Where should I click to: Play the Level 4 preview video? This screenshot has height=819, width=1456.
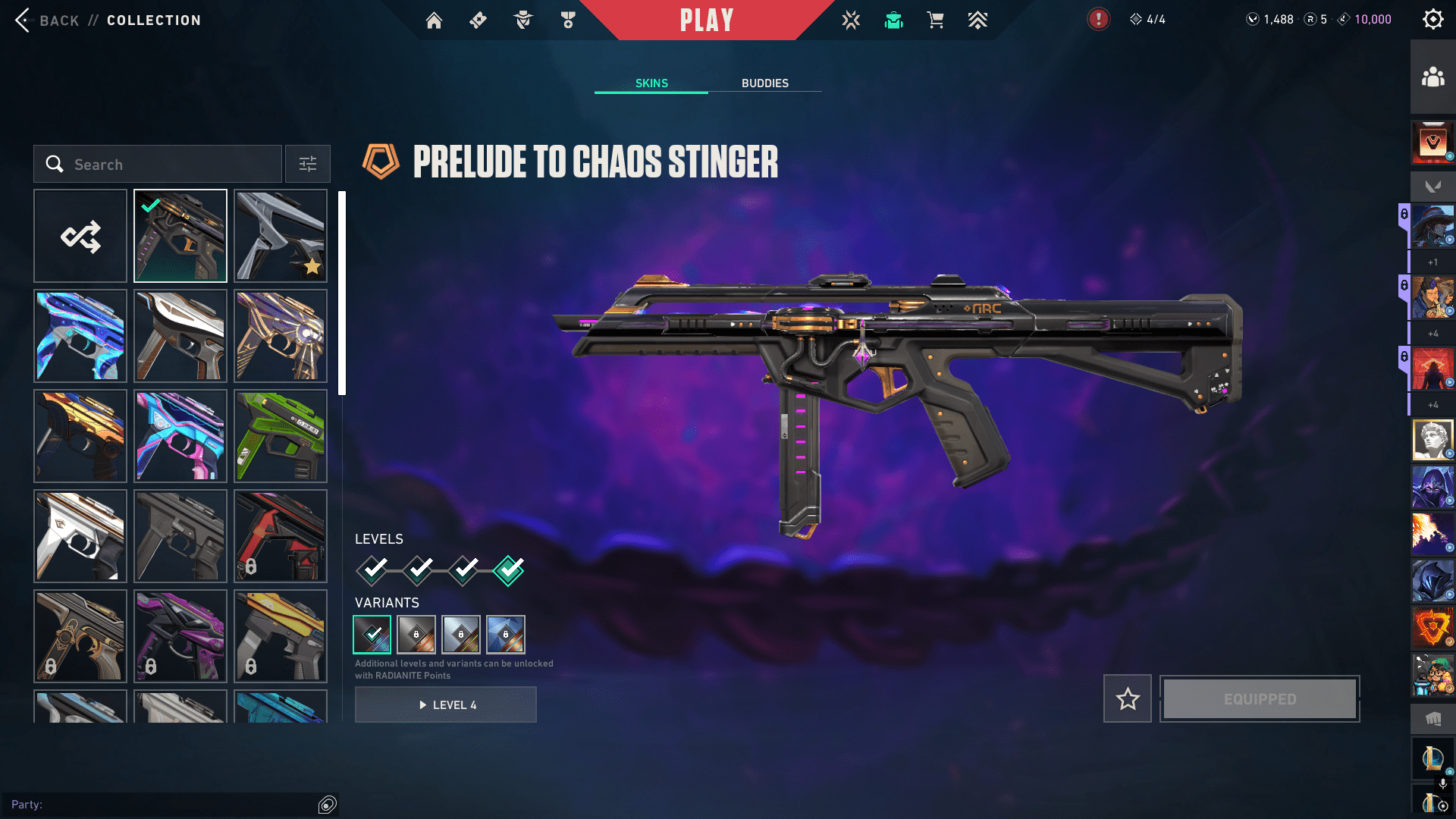(x=446, y=705)
